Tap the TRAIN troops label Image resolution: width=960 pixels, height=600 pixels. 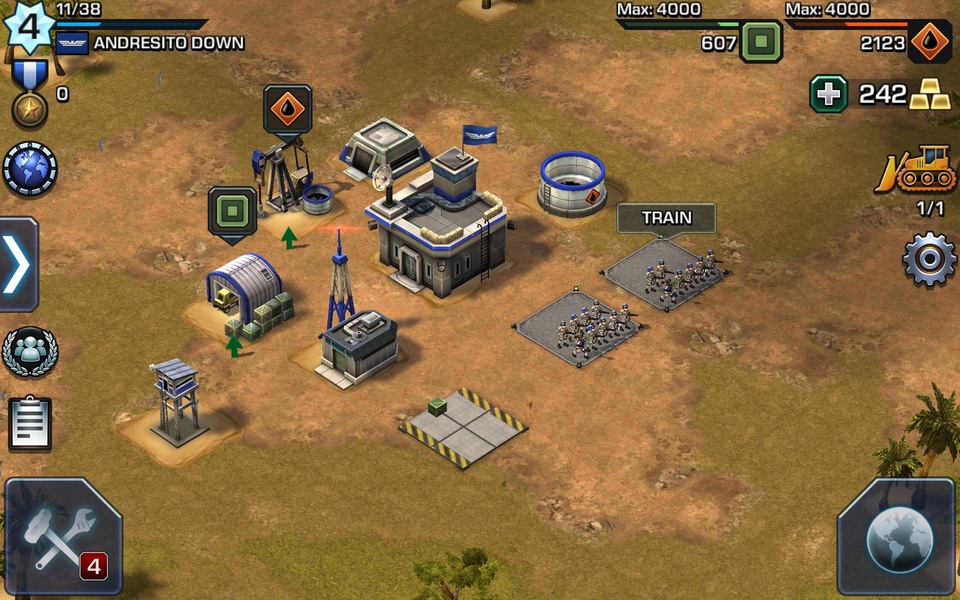[x=666, y=218]
